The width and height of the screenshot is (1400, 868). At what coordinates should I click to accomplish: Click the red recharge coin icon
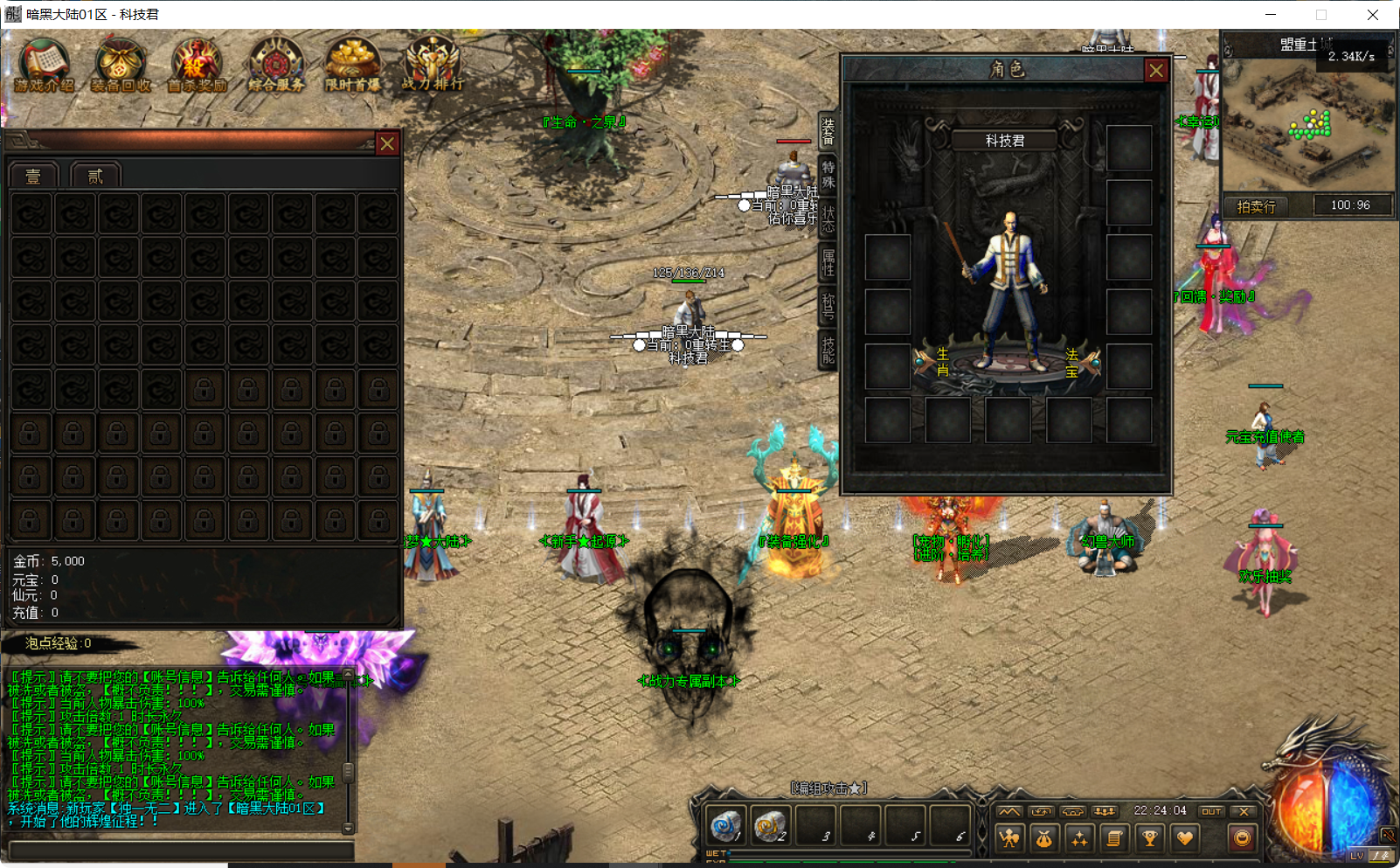pyautogui.click(x=1240, y=839)
